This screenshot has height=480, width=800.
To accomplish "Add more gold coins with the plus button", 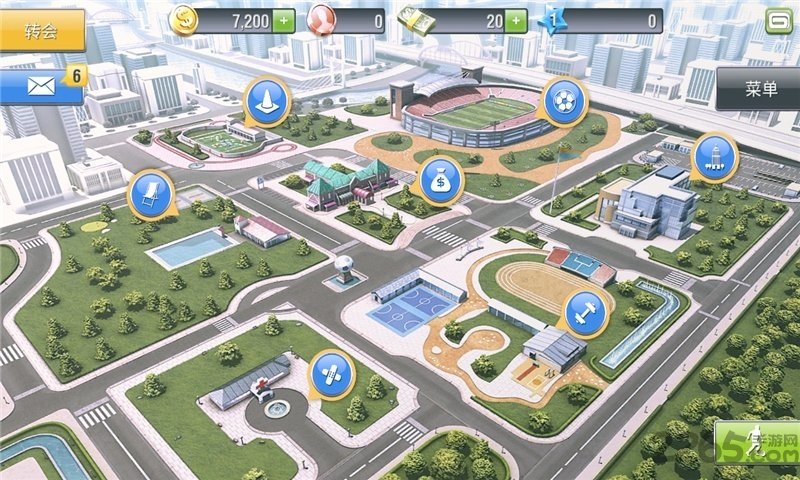I will click(x=284, y=20).
